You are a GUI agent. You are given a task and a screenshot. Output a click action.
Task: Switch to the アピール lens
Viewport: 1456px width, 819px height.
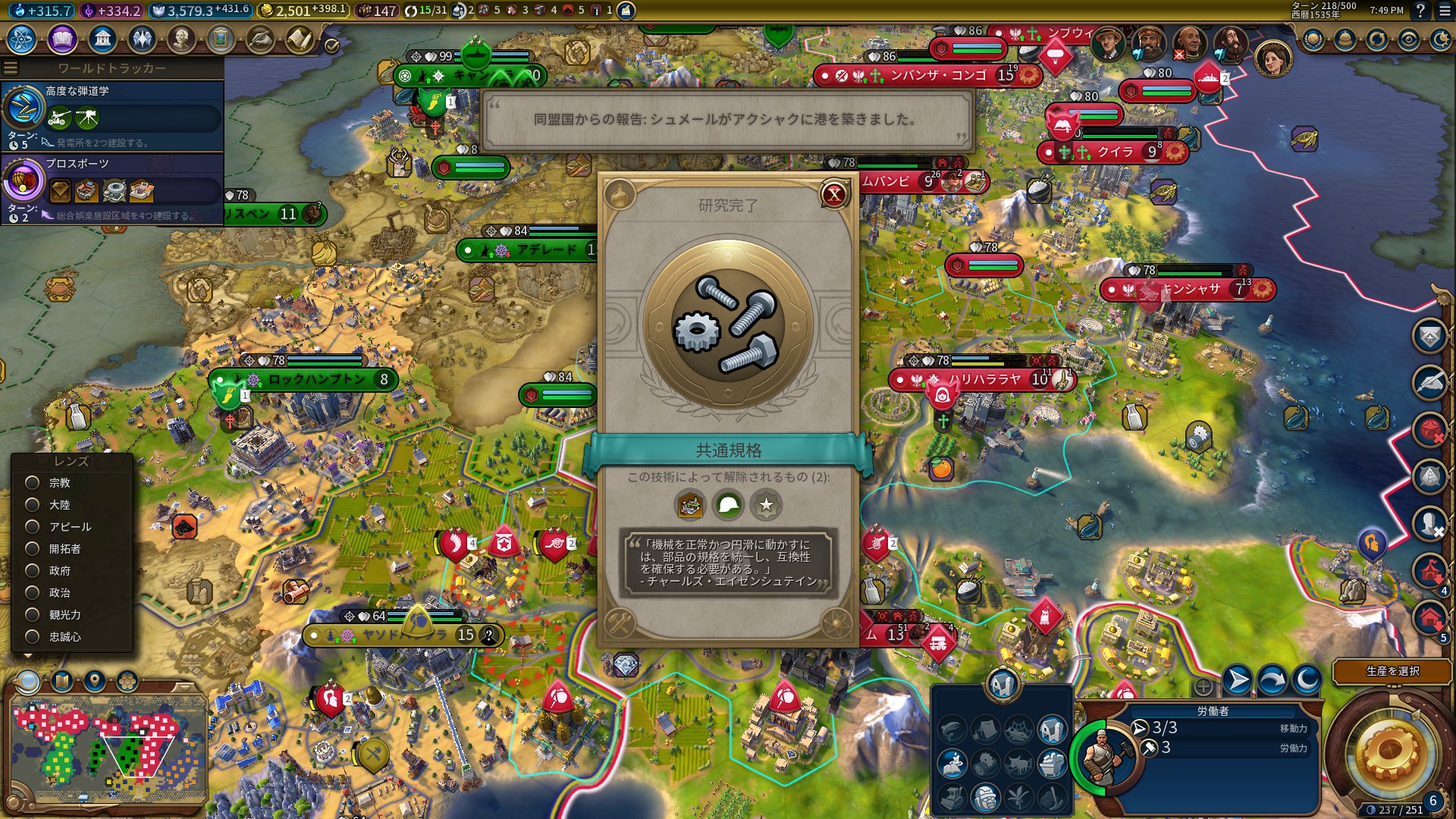[33, 527]
